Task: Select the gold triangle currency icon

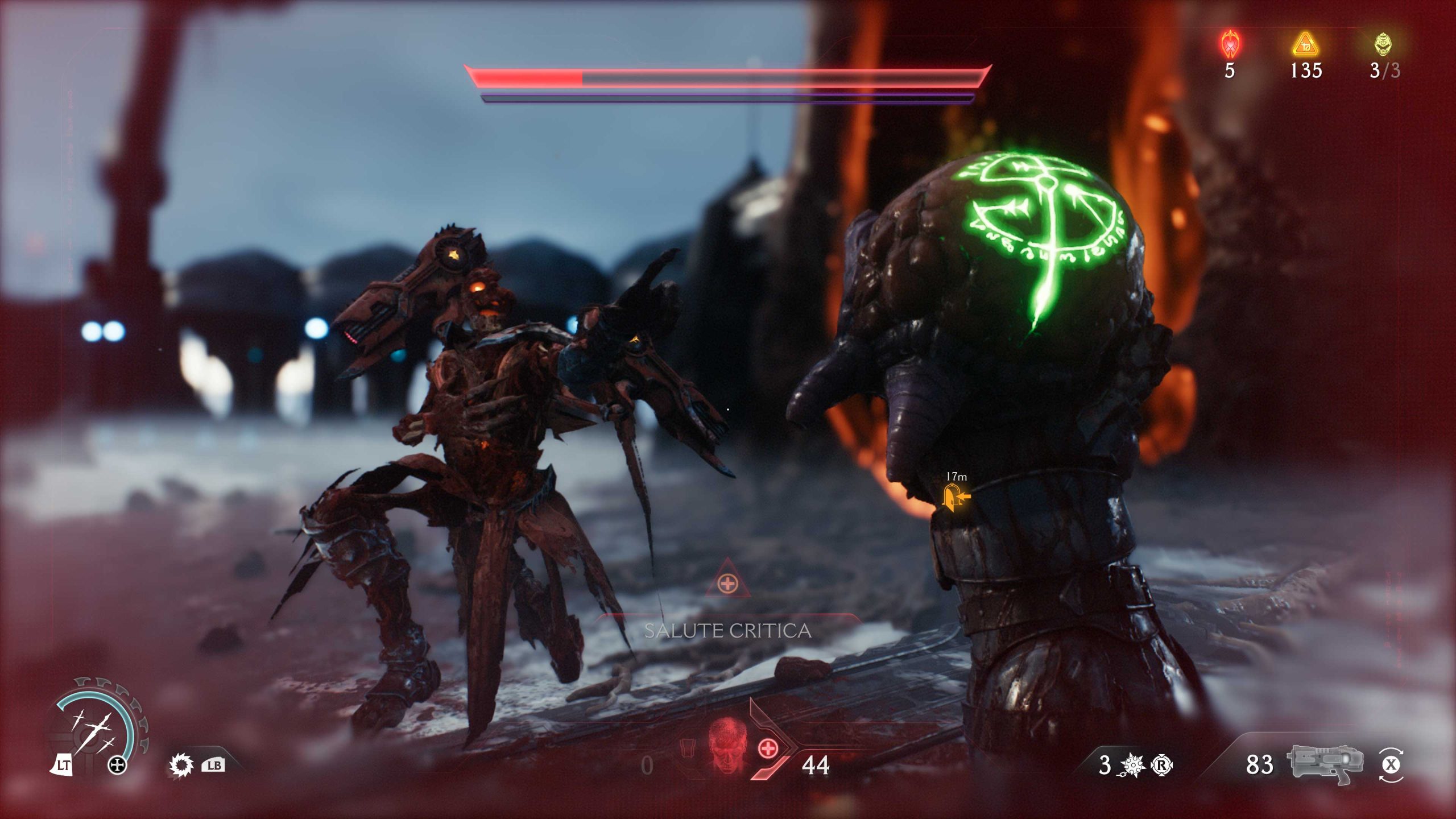Action: click(x=1305, y=44)
